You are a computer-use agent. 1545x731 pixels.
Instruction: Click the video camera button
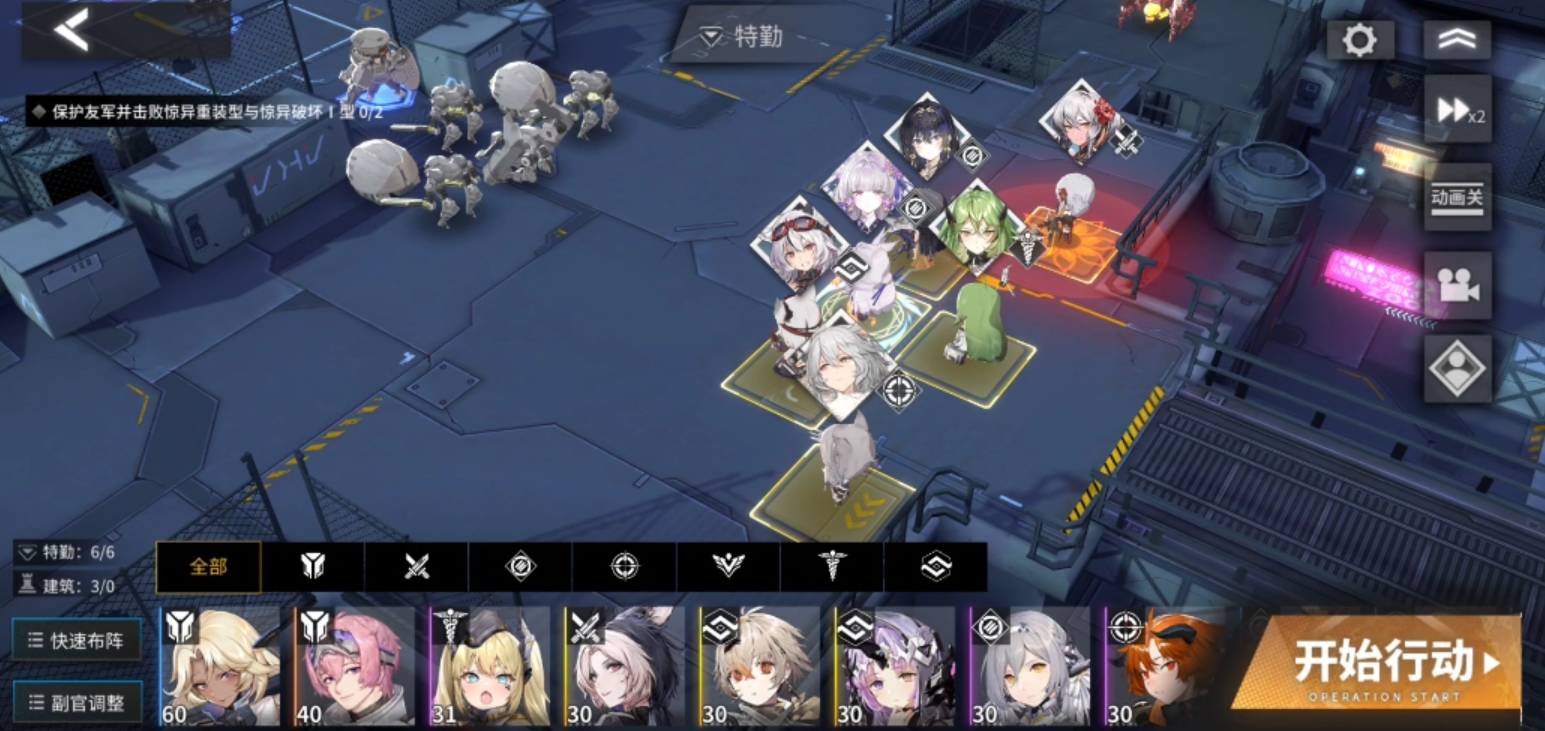click(1457, 285)
